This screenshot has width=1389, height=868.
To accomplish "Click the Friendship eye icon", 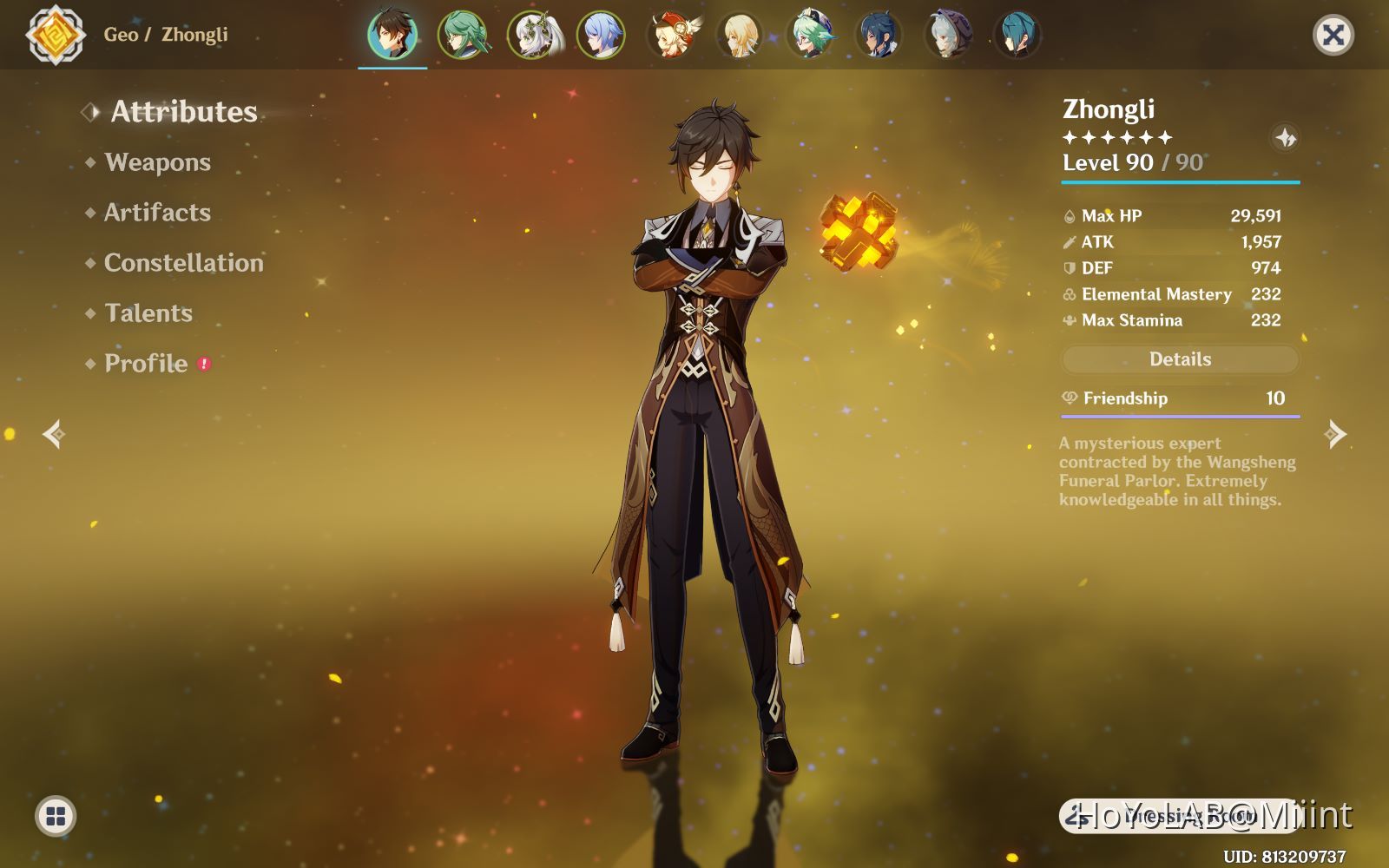I will tap(1070, 398).
